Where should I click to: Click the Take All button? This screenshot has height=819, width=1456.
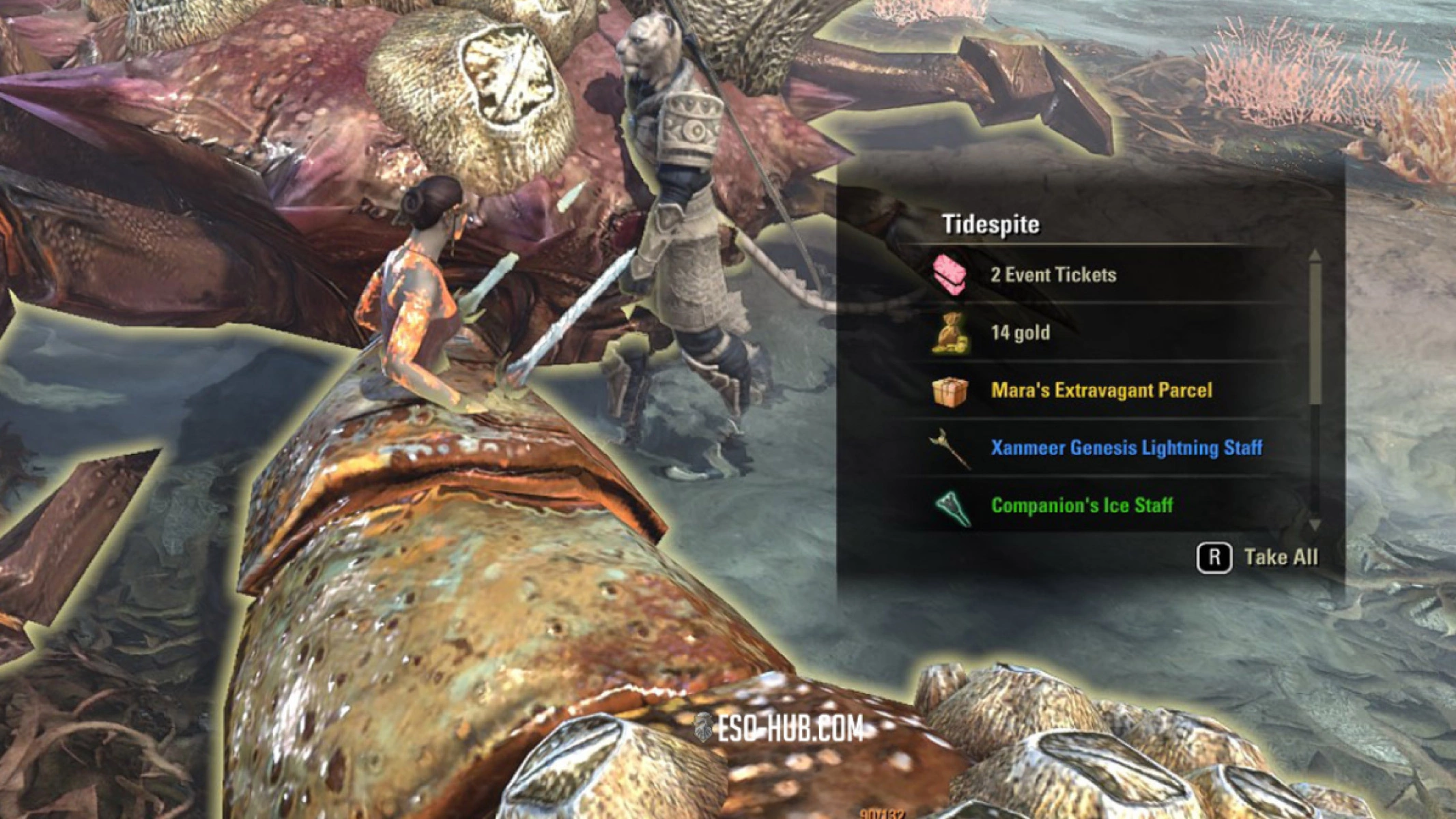click(1257, 558)
